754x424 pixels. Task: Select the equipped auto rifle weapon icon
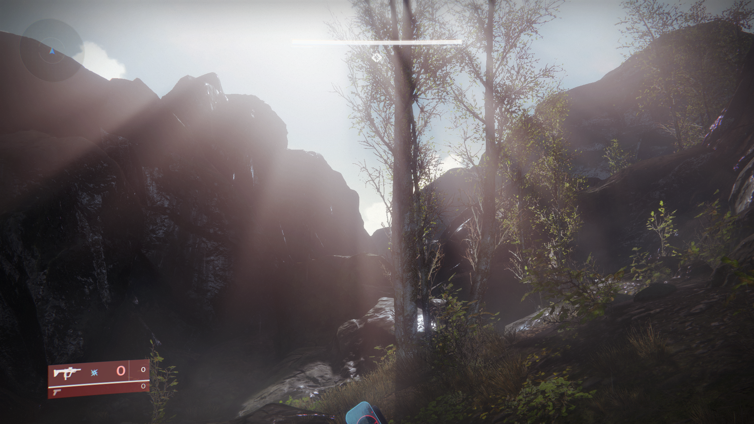67,372
